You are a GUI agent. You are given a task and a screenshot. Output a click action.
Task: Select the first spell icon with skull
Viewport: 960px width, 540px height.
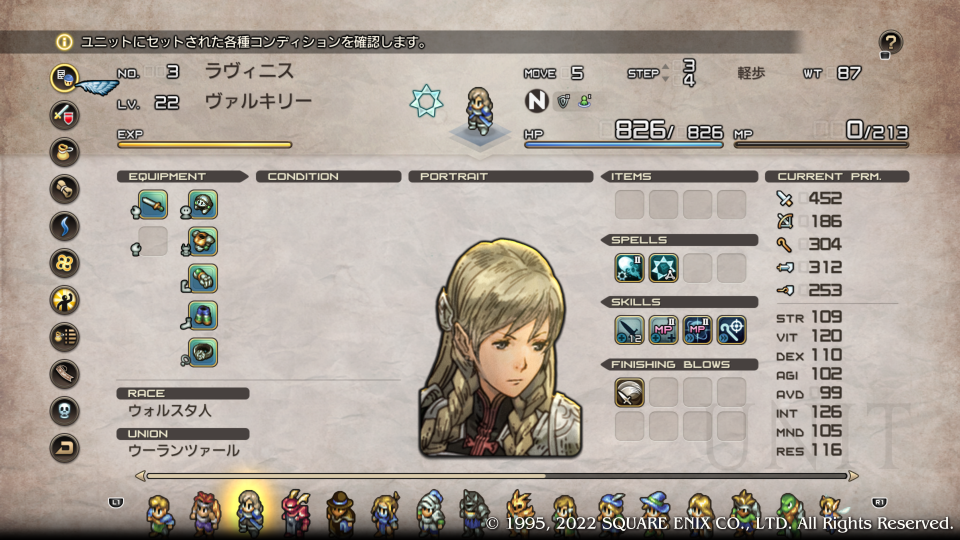pyautogui.click(x=630, y=267)
